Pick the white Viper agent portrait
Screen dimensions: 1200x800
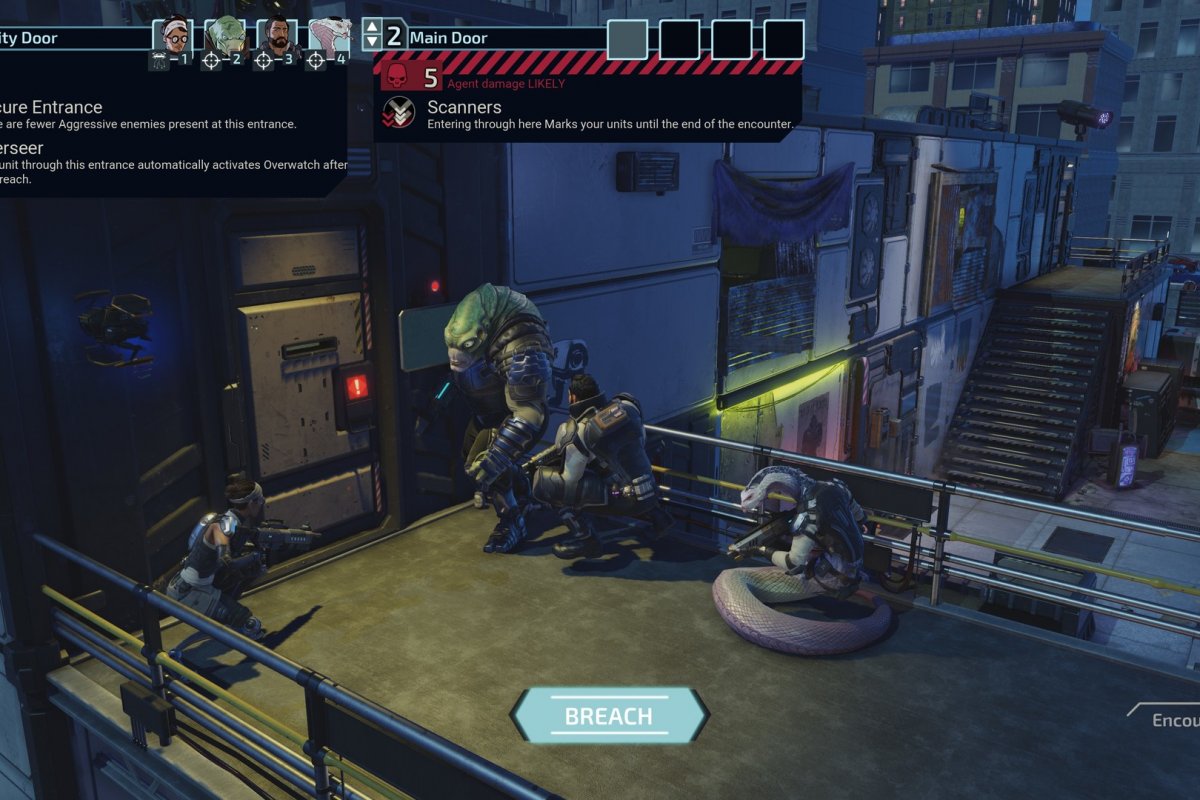tap(329, 38)
